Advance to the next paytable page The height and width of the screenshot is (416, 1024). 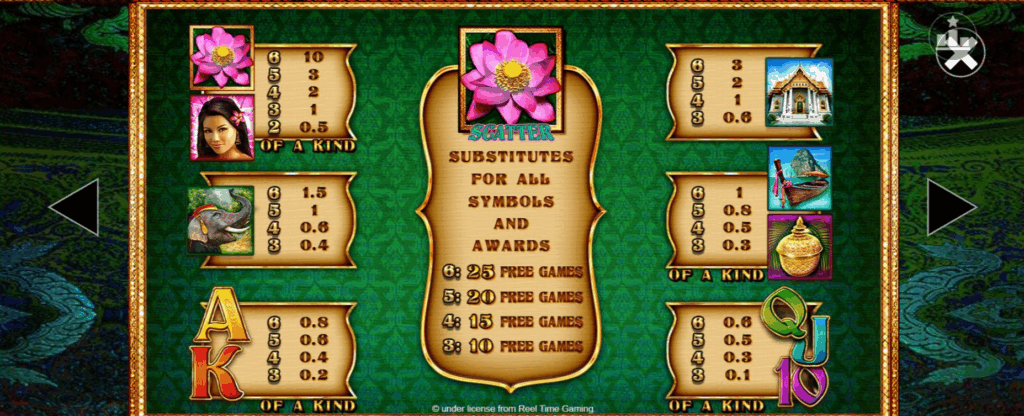click(951, 207)
